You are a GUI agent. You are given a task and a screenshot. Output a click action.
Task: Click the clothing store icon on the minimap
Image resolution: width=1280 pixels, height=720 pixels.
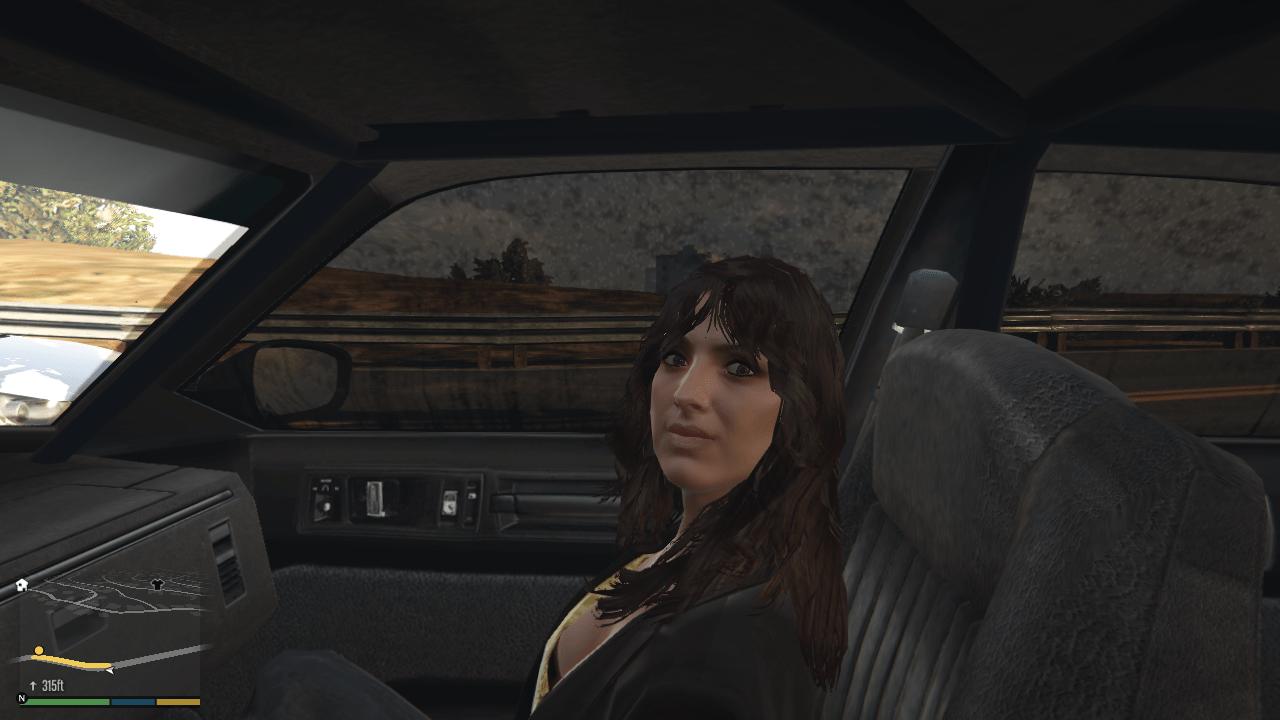click(157, 584)
